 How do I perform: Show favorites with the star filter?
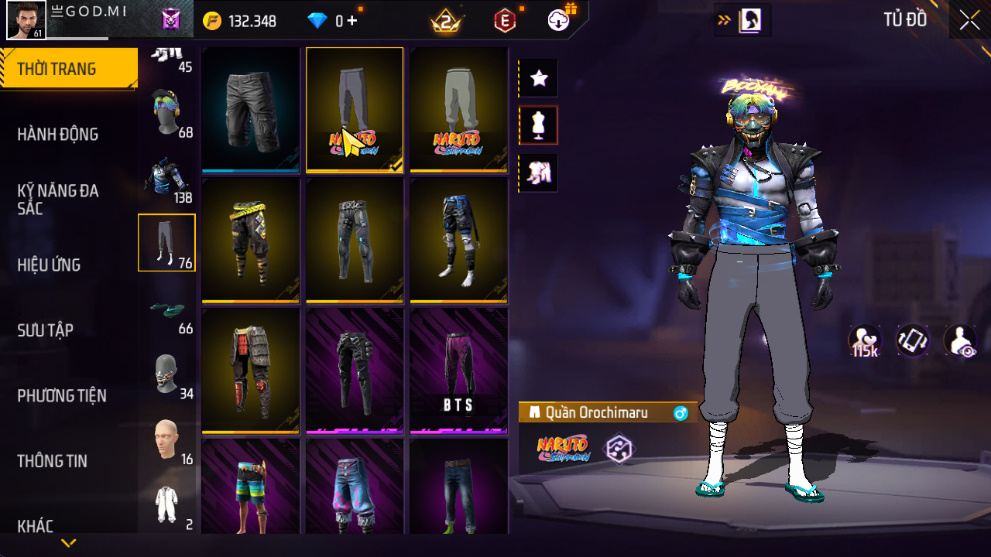(538, 77)
